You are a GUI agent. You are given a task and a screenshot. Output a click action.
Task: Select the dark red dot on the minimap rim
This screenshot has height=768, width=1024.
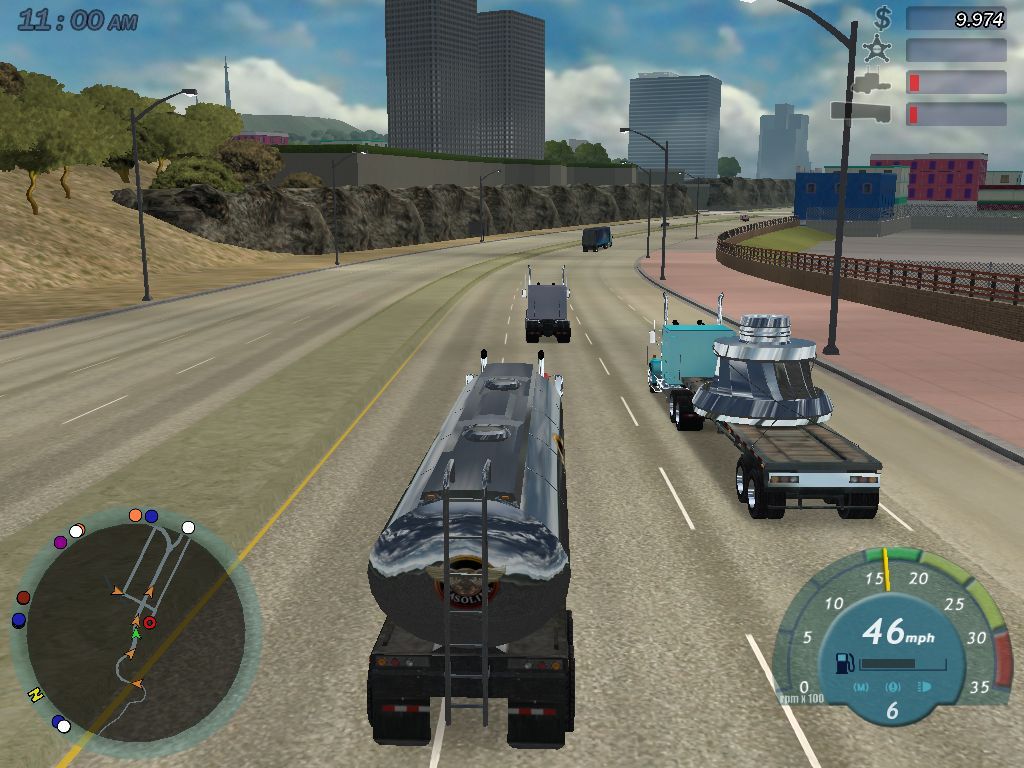24,598
